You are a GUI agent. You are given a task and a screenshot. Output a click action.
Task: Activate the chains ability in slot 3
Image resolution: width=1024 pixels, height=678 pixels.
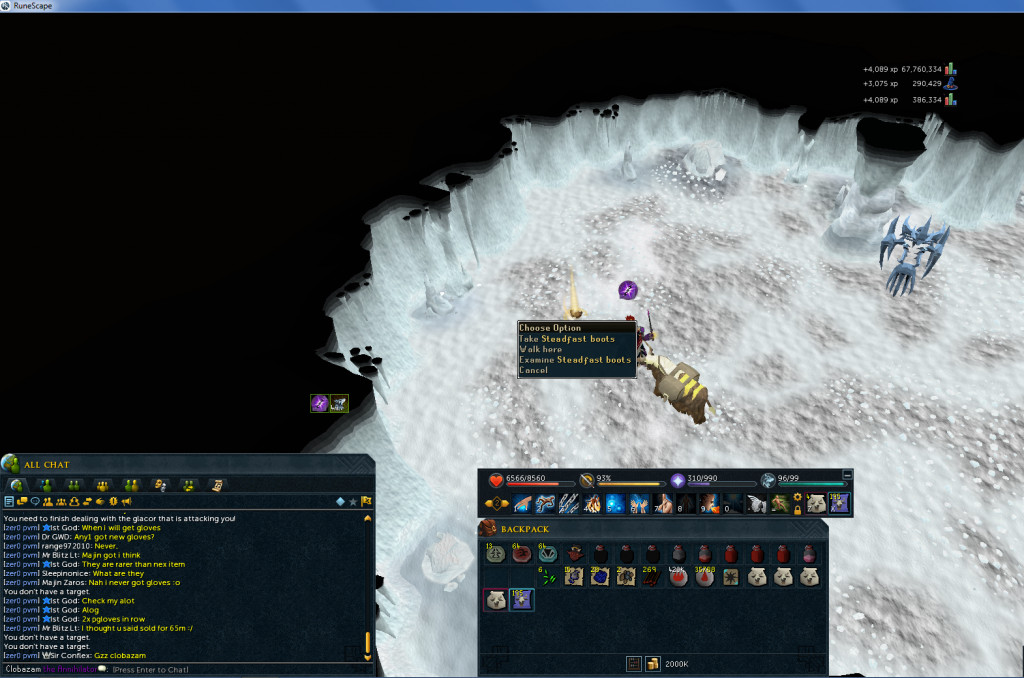coord(569,503)
